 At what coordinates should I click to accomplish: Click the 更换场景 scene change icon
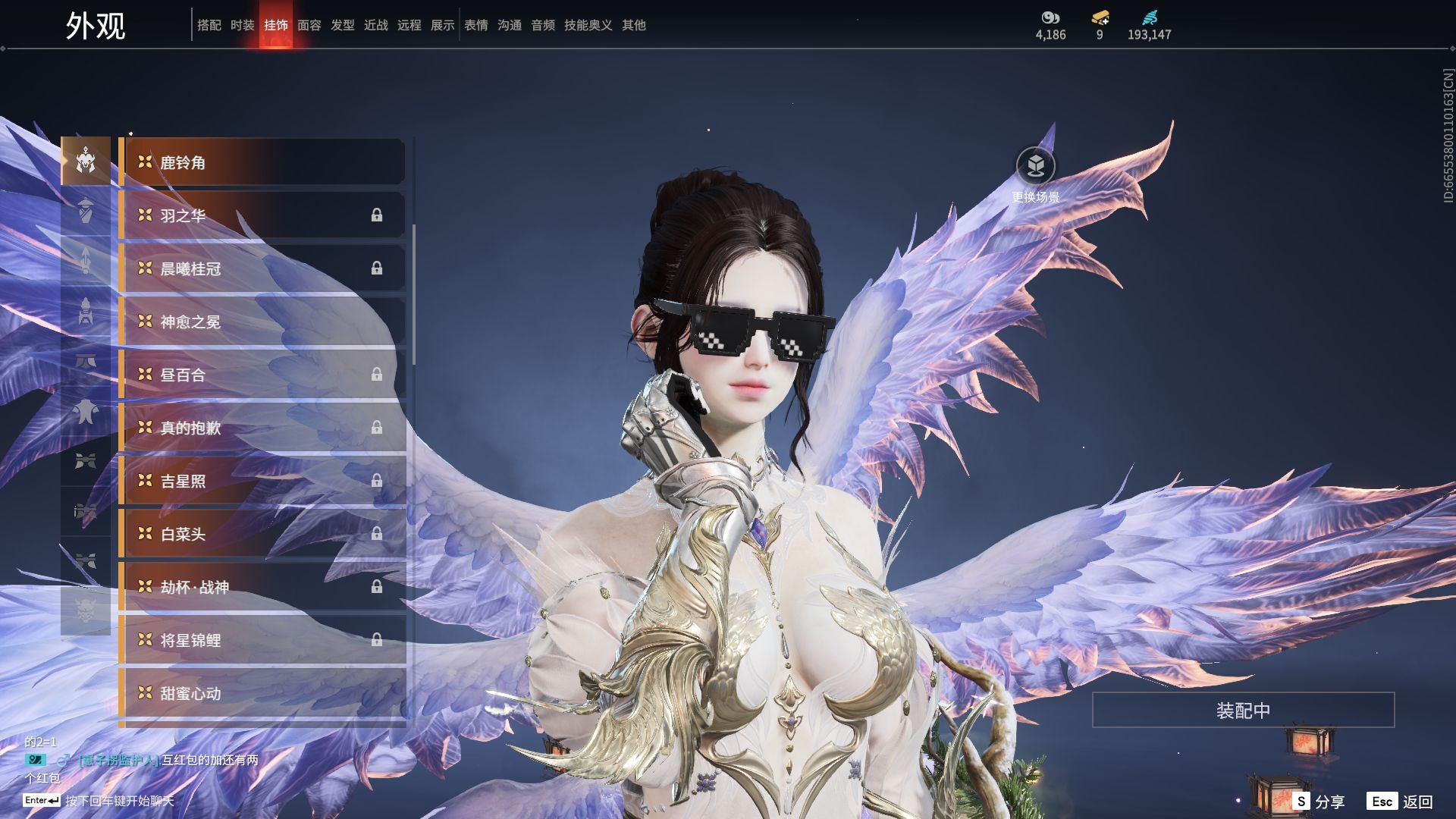1035,166
